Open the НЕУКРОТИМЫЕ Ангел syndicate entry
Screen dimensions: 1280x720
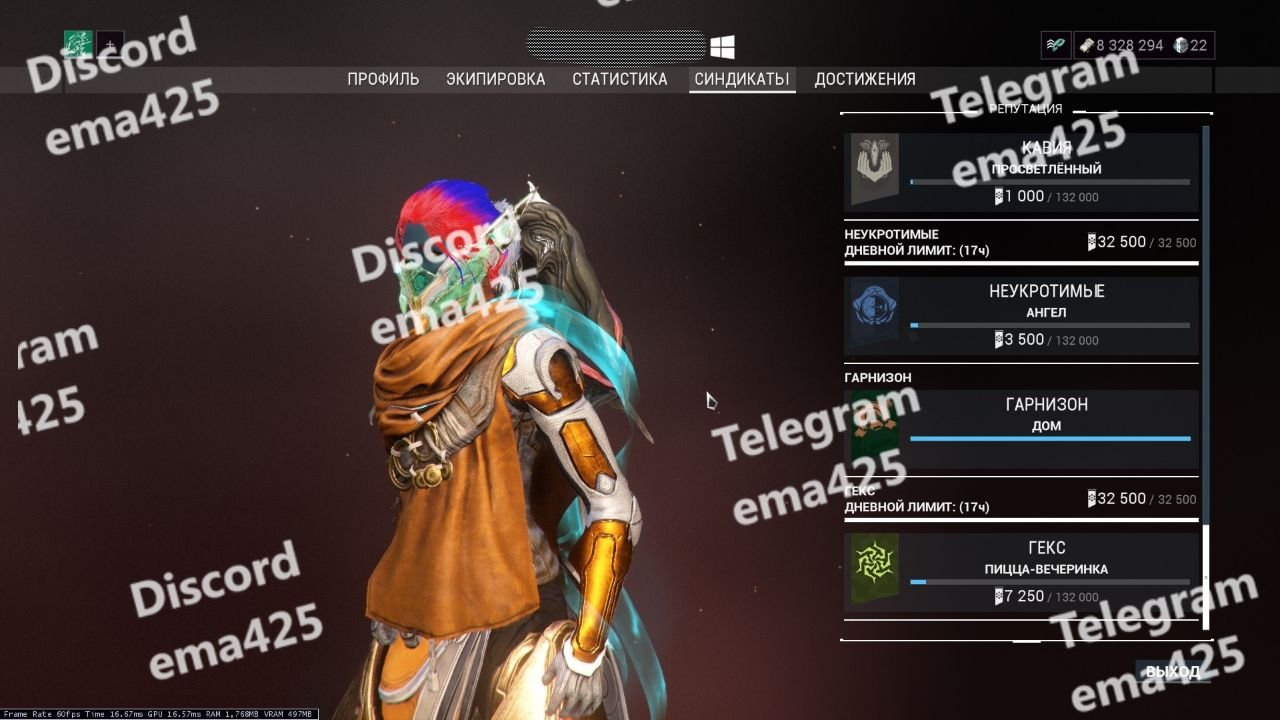(1021, 316)
